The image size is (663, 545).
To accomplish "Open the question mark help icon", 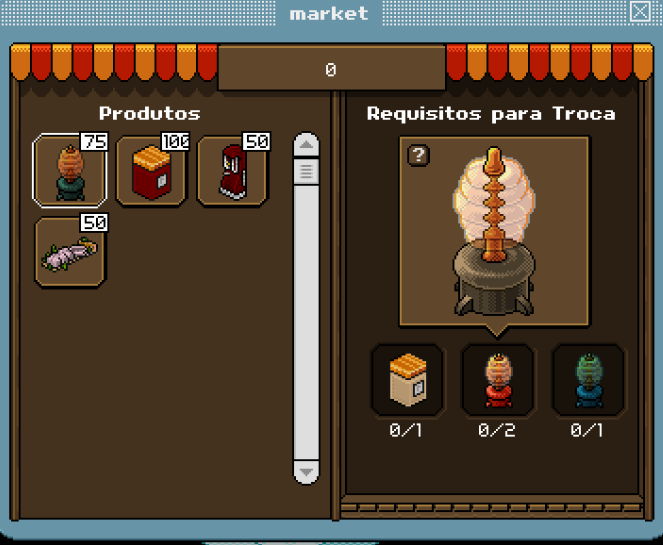I will [x=419, y=155].
